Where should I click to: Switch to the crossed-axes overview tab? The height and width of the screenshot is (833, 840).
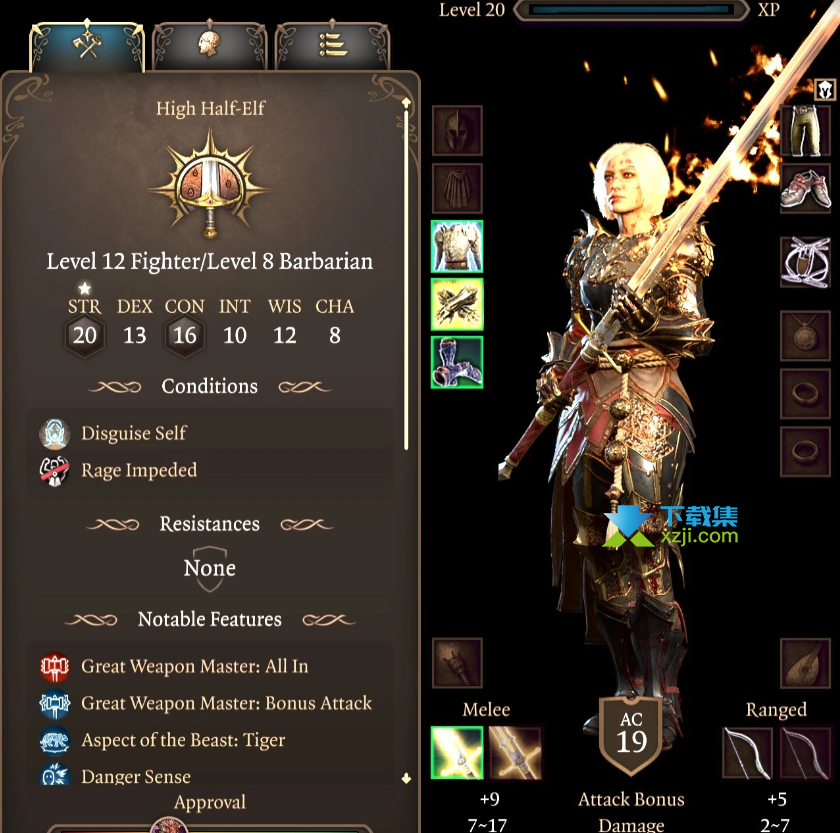pyautogui.click(x=88, y=46)
